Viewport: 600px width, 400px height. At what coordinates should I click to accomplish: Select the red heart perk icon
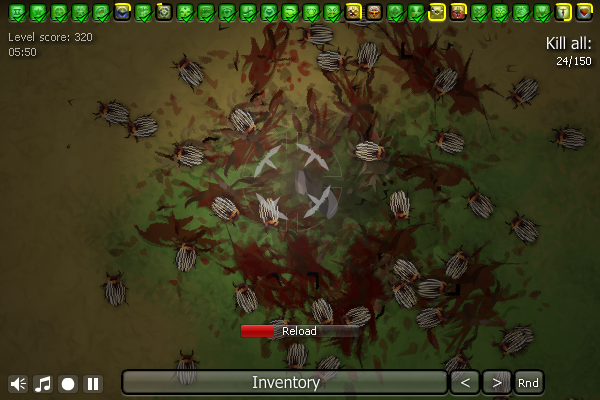(584, 12)
